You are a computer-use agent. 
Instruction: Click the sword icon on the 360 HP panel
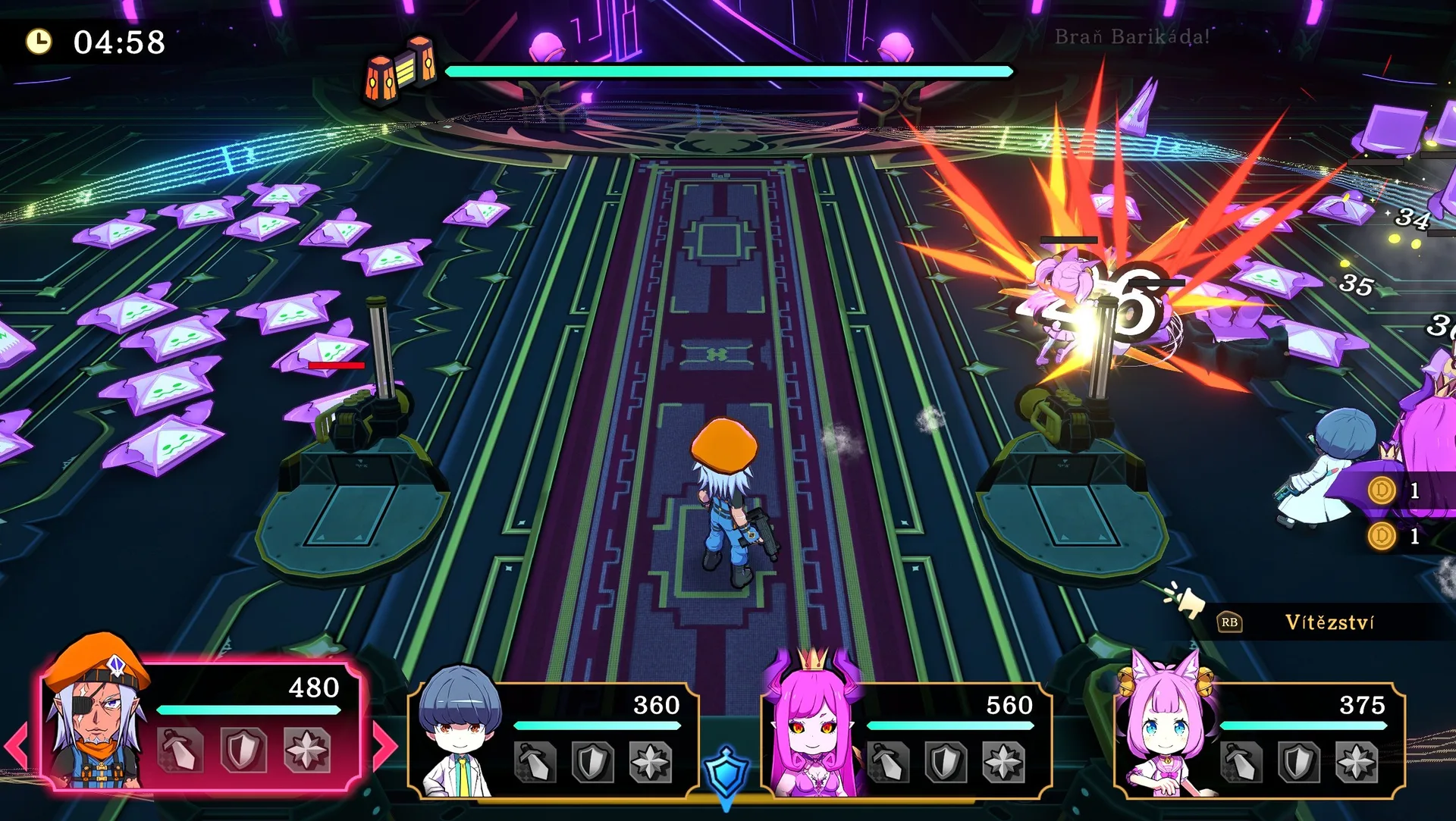[x=535, y=762]
